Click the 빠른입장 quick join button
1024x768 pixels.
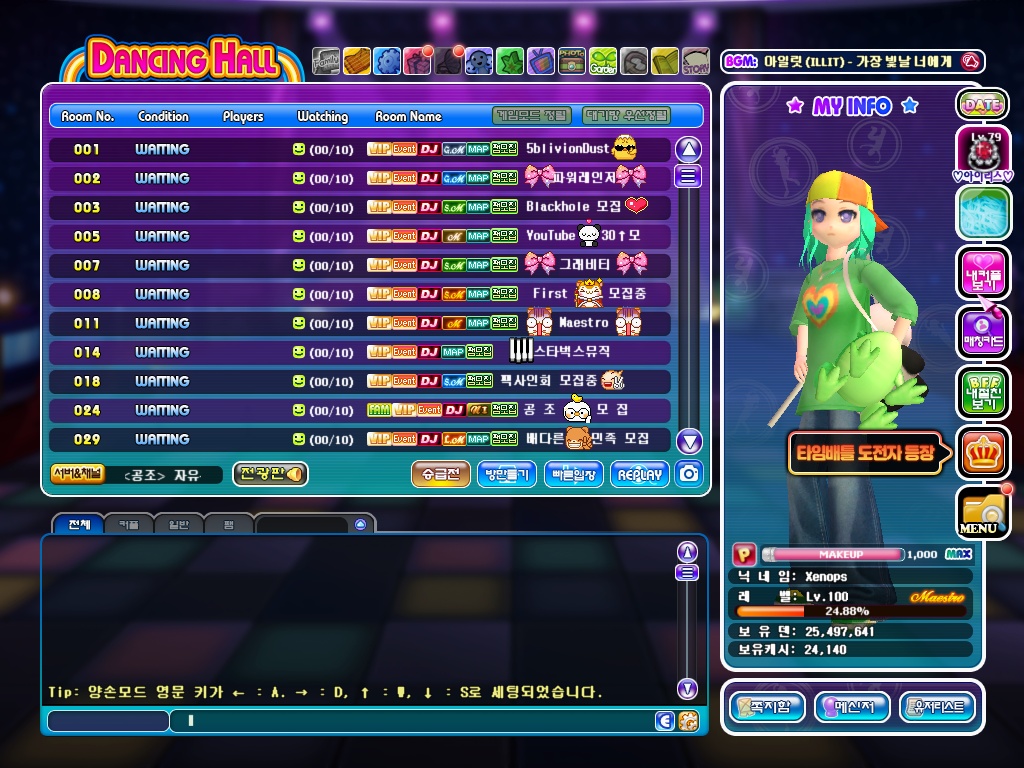pos(574,474)
